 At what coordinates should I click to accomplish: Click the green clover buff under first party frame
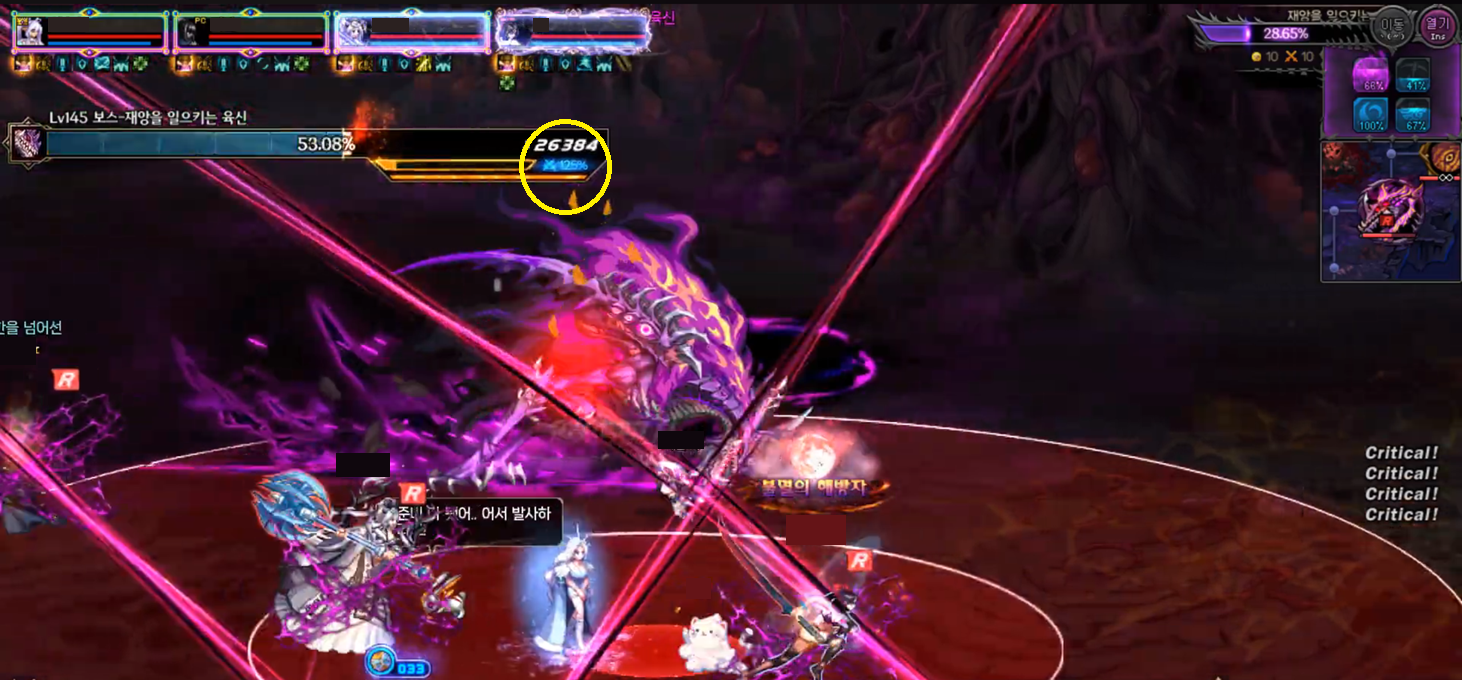(140, 64)
